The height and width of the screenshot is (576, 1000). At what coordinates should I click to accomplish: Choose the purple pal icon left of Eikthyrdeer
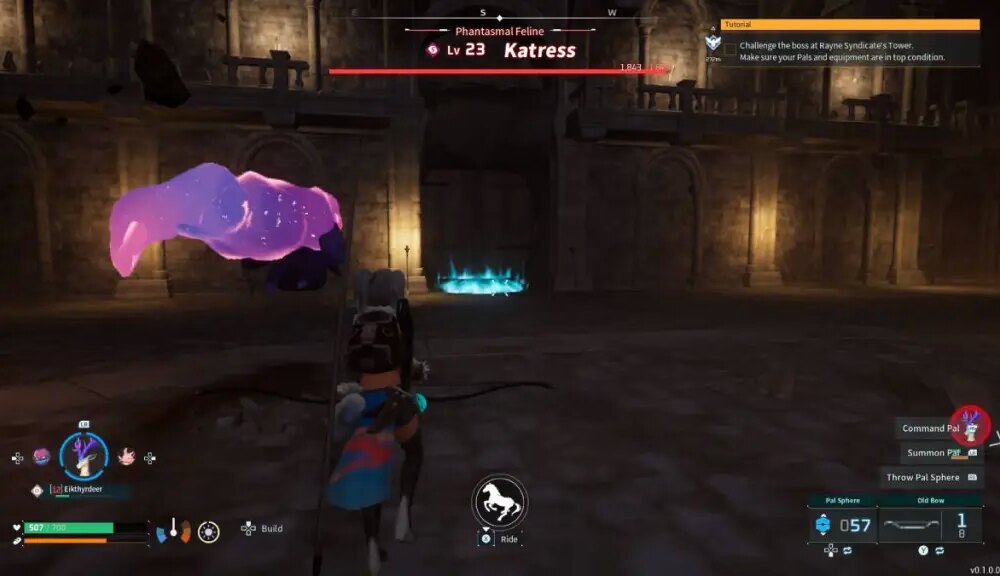pos(41,457)
